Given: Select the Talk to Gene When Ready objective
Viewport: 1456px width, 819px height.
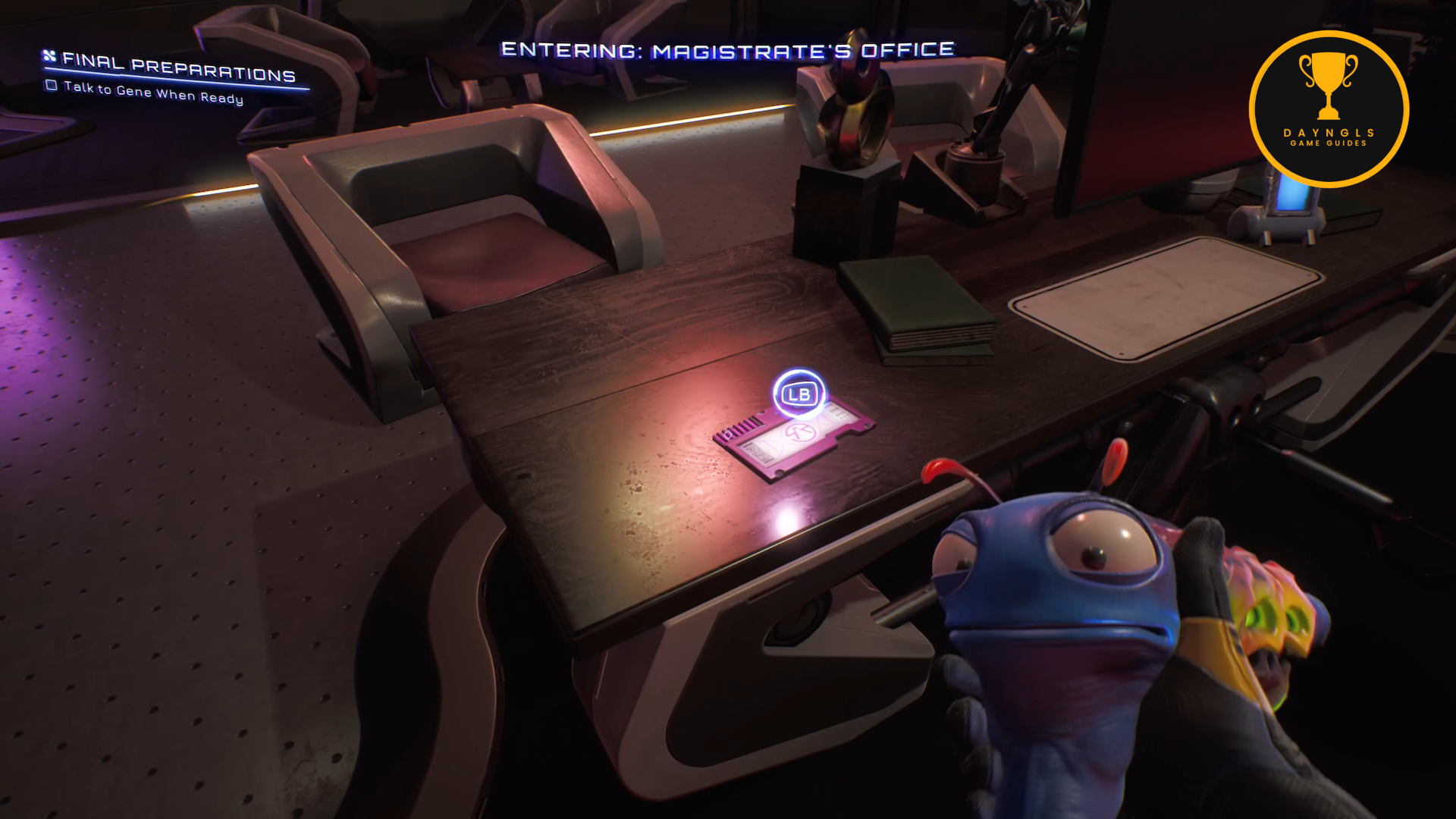Looking at the screenshot, I should click(153, 93).
